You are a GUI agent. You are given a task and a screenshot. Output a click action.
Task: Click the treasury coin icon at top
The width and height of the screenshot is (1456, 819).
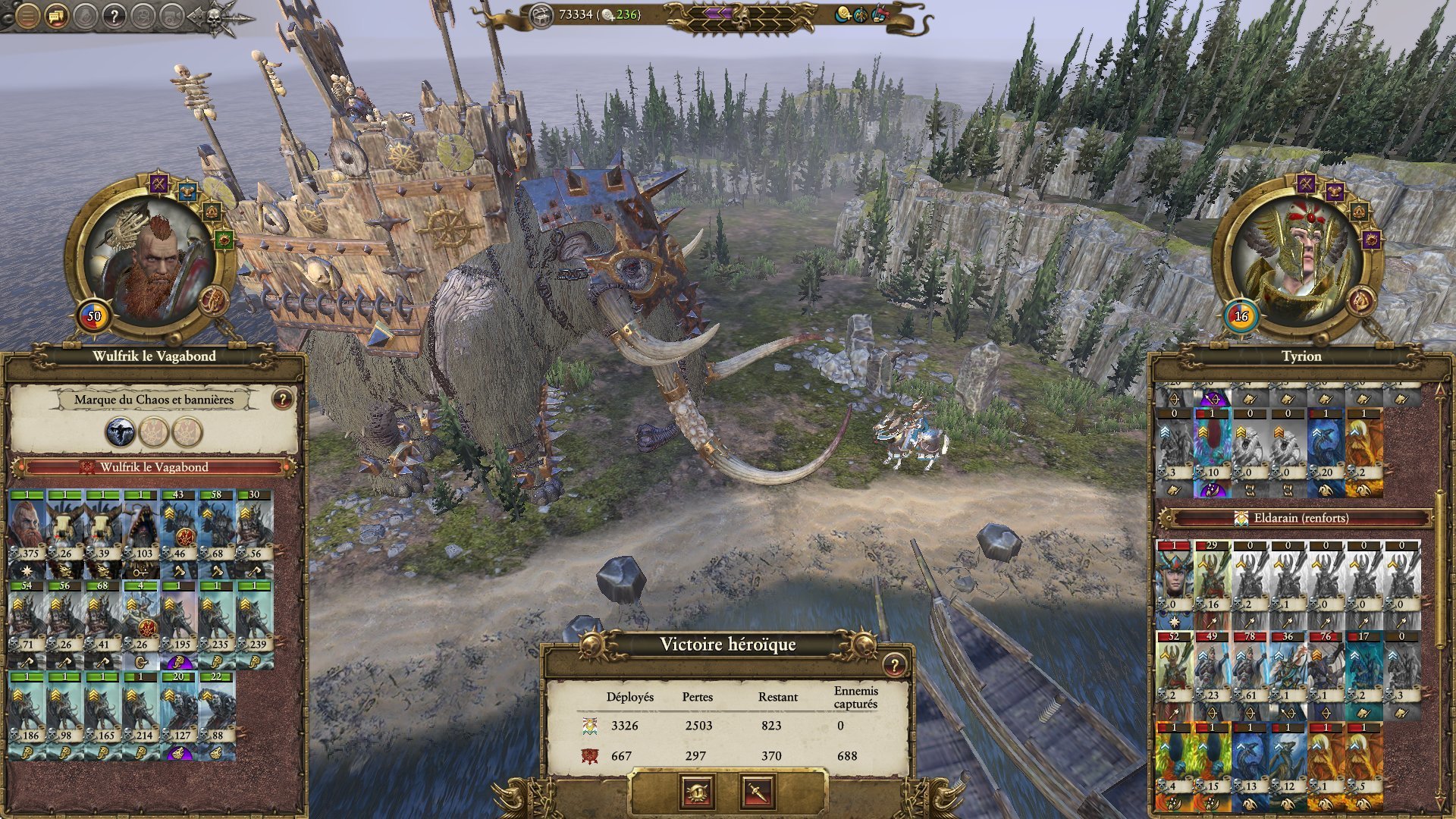[541, 15]
